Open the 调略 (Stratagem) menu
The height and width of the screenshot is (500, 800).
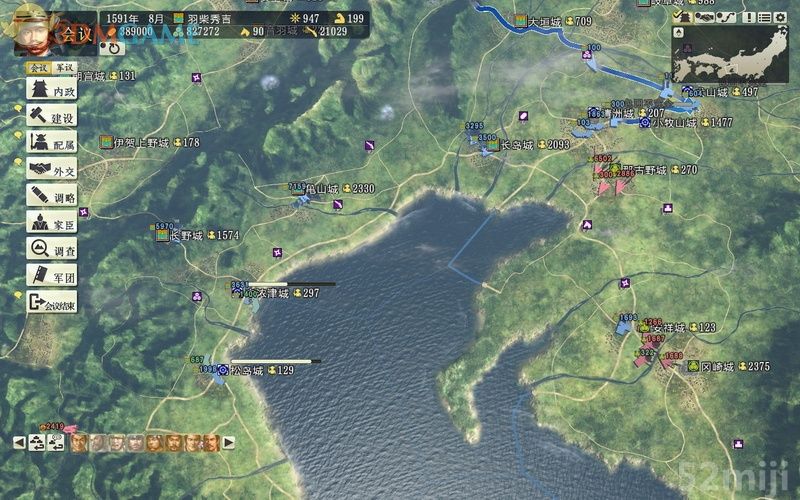point(50,196)
